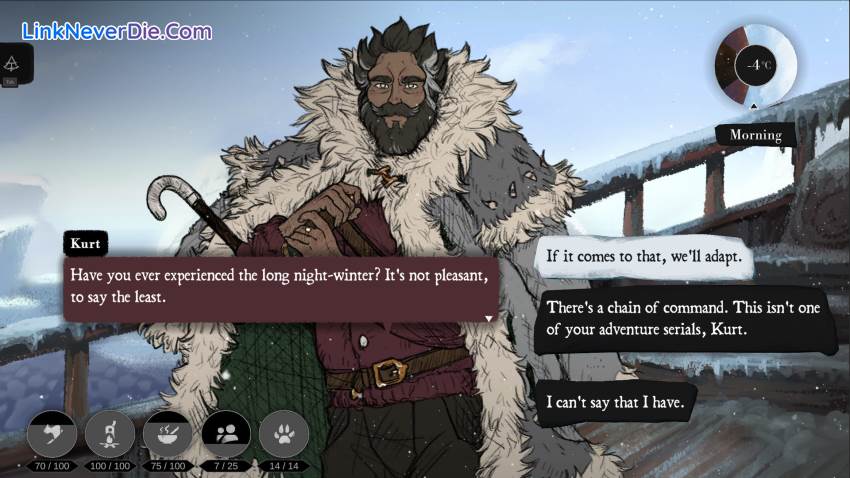850x478 pixels.
Task: Select the campfire resource icon
Action: (x=109, y=434)
